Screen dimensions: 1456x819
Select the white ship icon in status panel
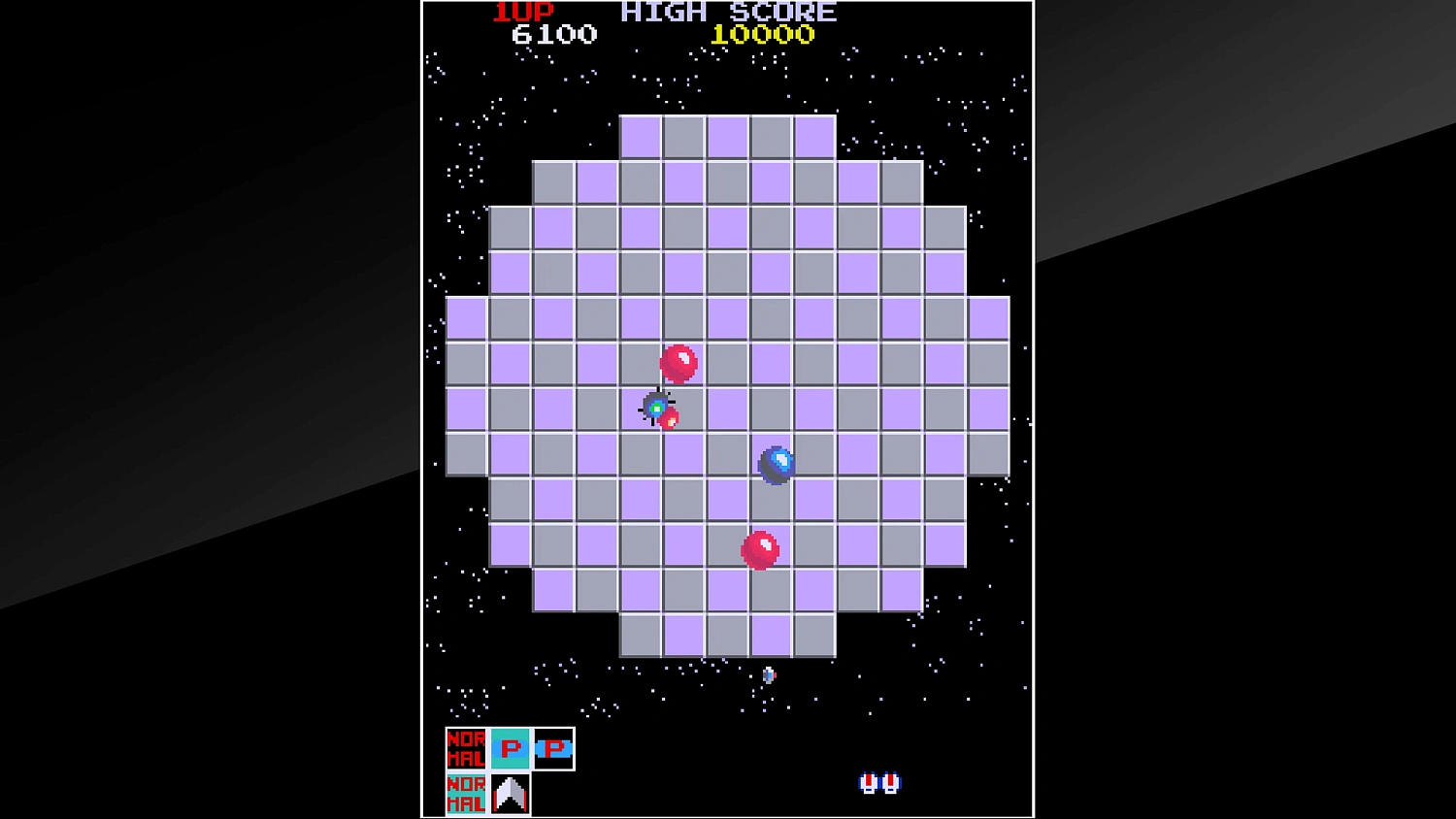click(x=509, y=794)
